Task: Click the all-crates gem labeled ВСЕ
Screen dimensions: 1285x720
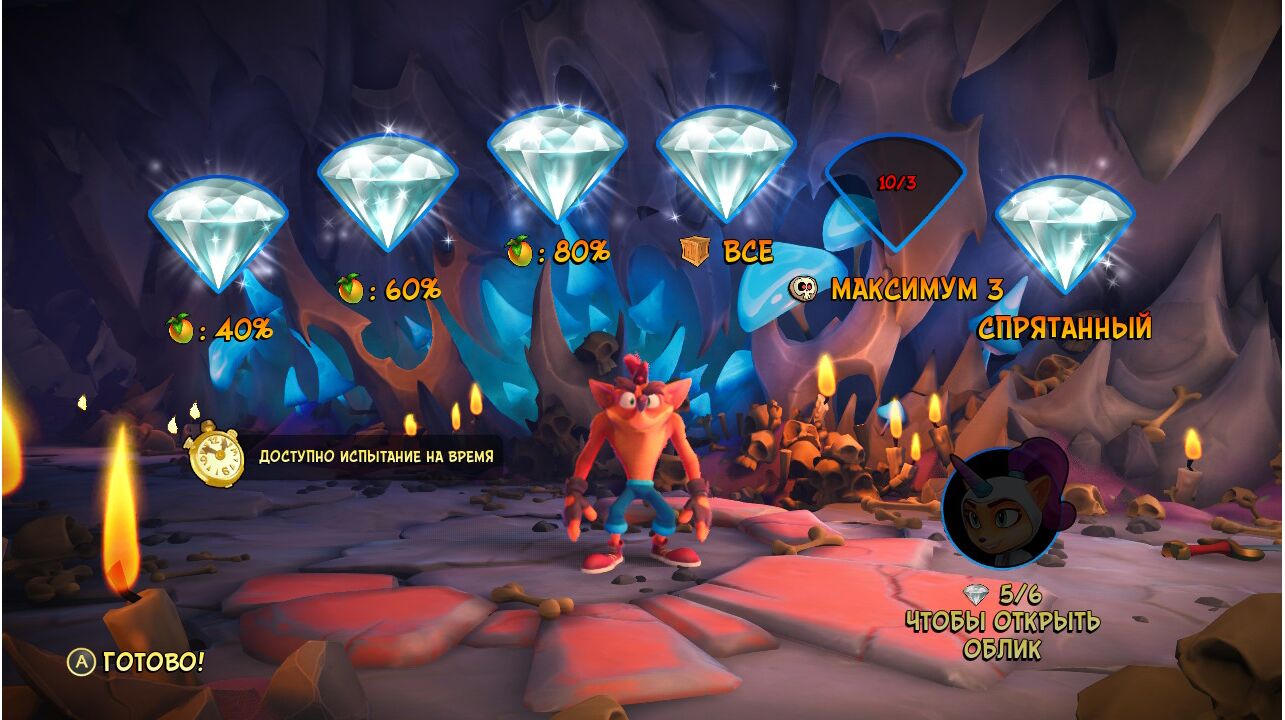Action: tap(726, 160)
